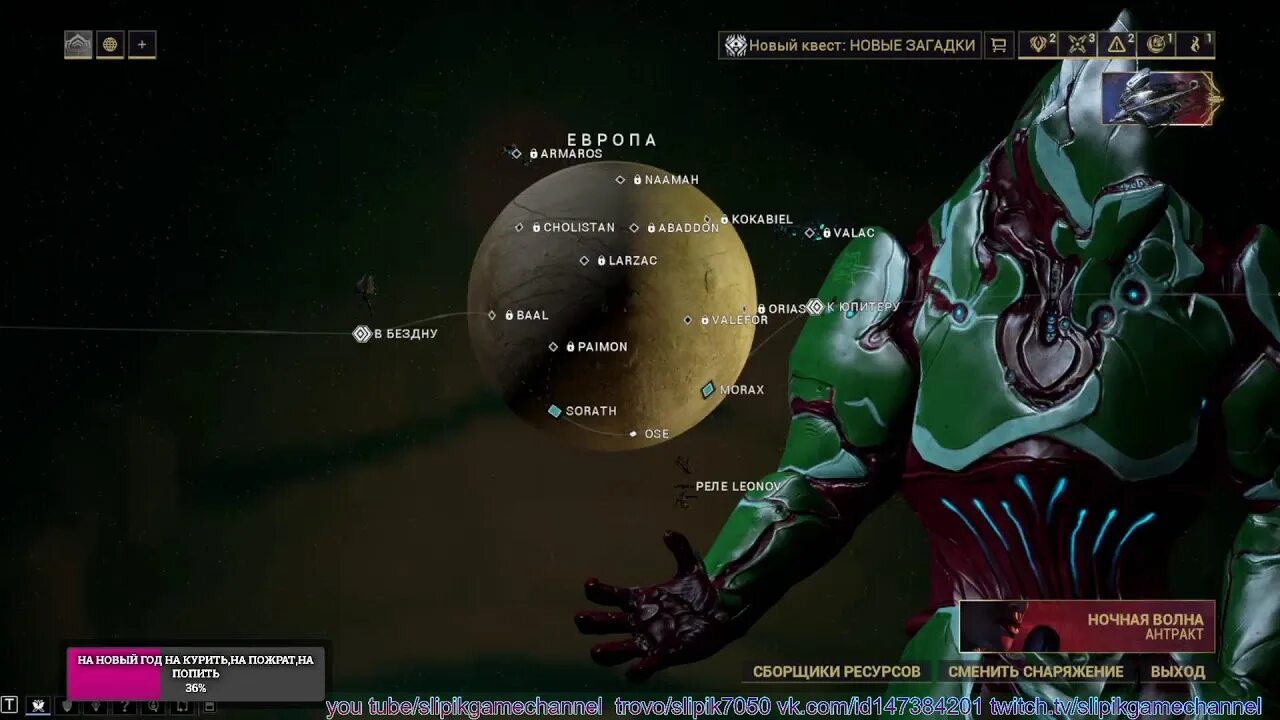Choose the Paimon mission node
This screenshot has height=720, width=1280.
[x=554, y=347]
